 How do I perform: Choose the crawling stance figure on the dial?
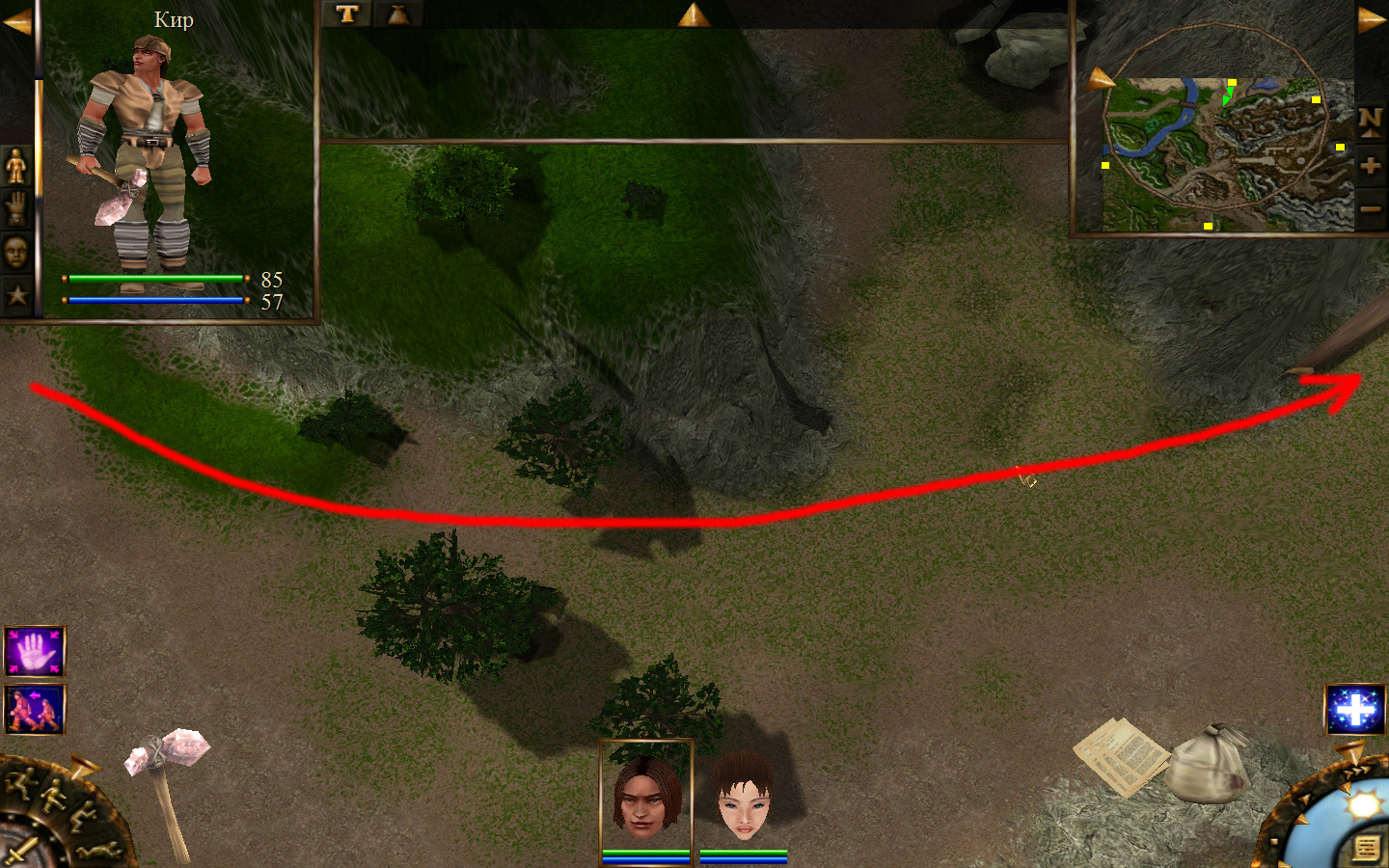tap(100, 850)
